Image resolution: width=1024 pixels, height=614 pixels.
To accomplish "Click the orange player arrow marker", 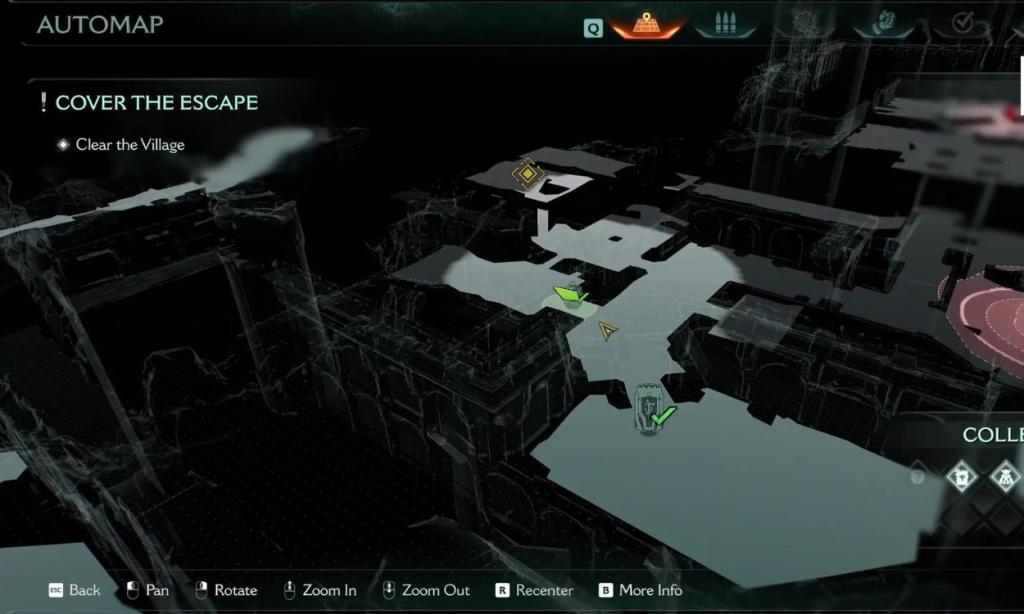I will (x=607, y=330).
